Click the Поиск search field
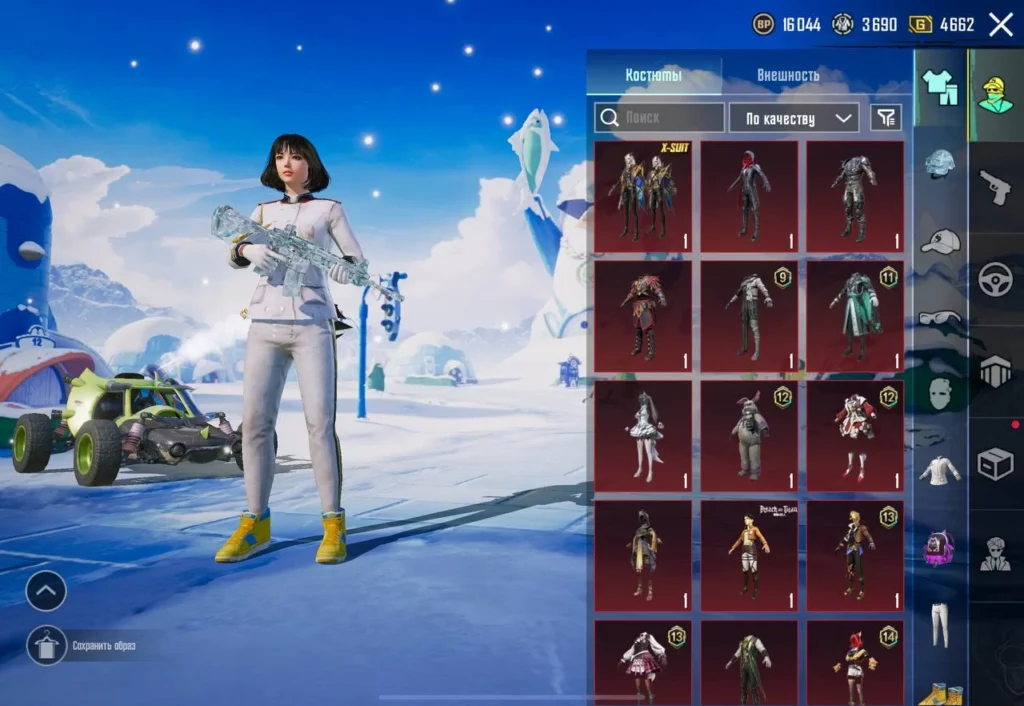This screenshot has height=706, width=1024. (x=660, y=118)
